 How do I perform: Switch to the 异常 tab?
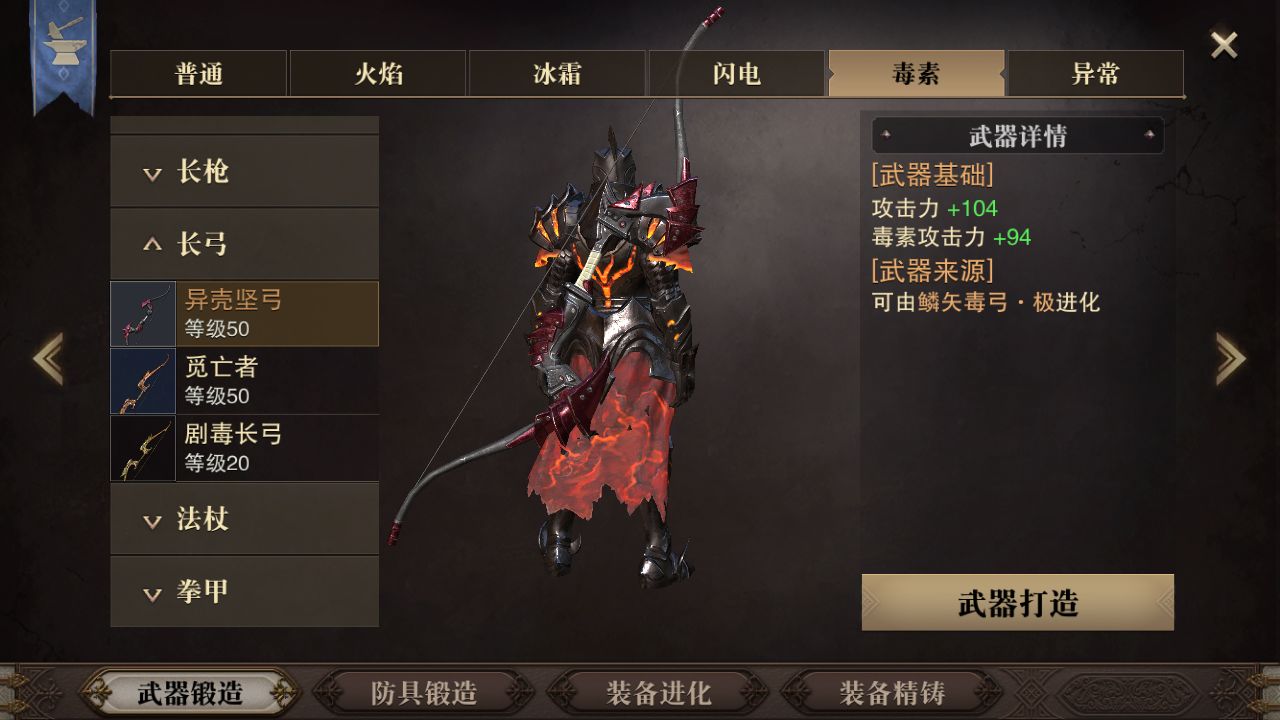click(1095, 74)
